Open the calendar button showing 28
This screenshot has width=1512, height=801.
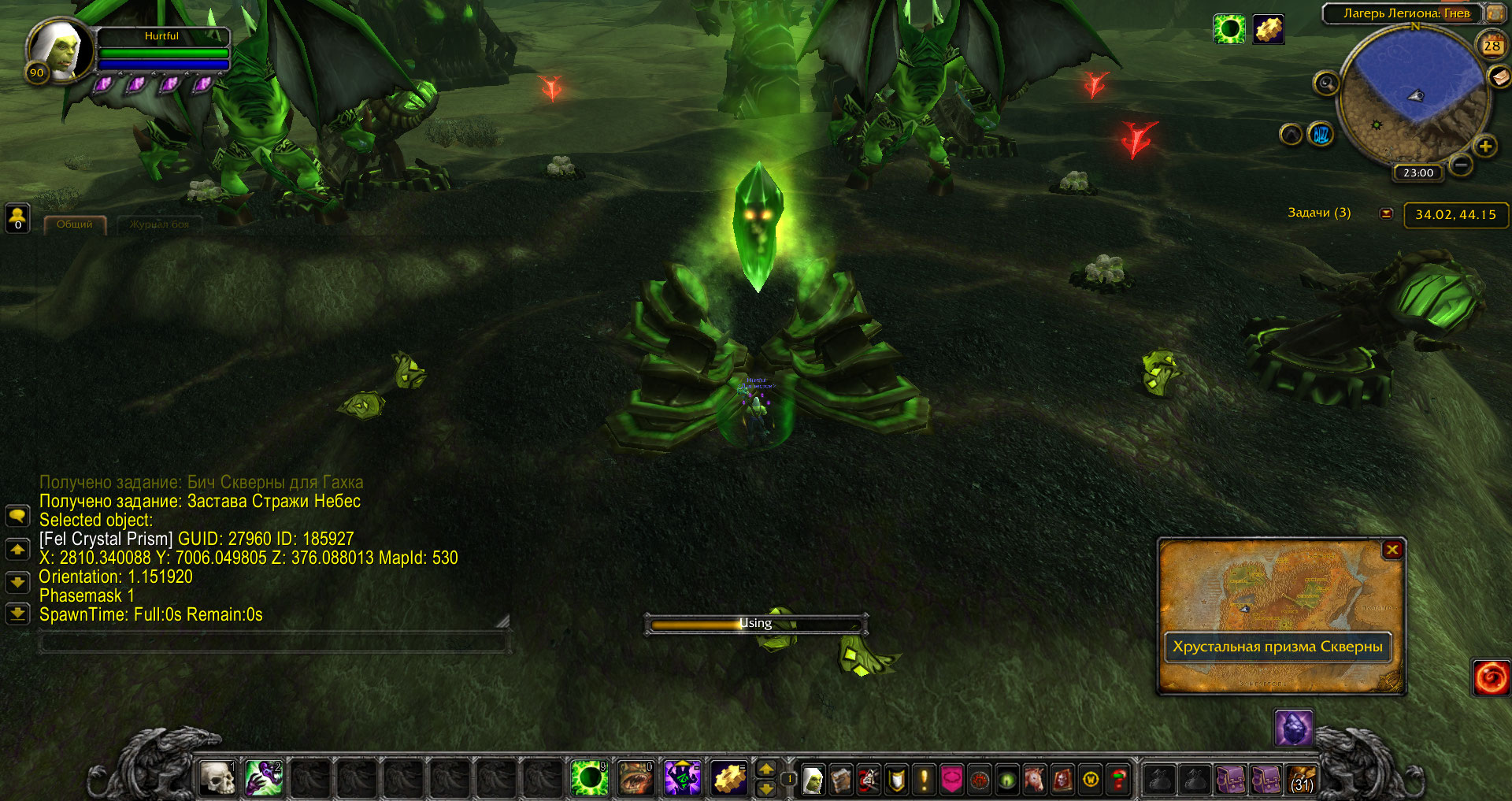[1492, 46]
